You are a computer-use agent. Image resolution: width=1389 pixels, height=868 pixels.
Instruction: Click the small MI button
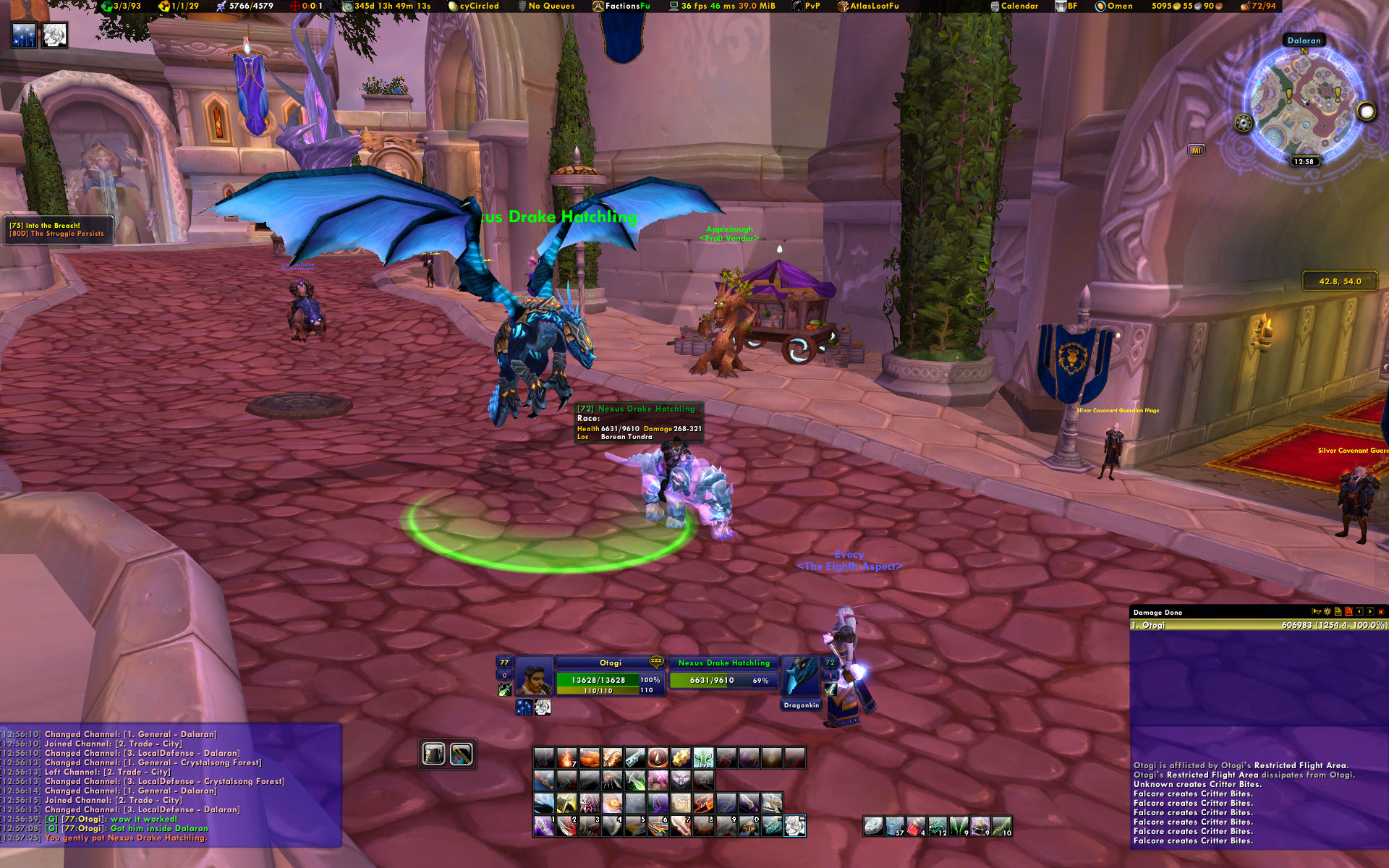pyautogui.click(x=1196, y=150)
